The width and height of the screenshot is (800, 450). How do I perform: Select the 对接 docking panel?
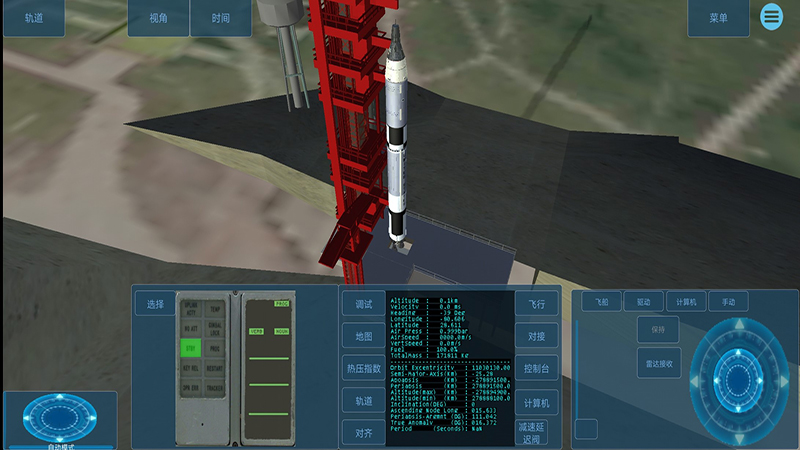pos(537,336)
